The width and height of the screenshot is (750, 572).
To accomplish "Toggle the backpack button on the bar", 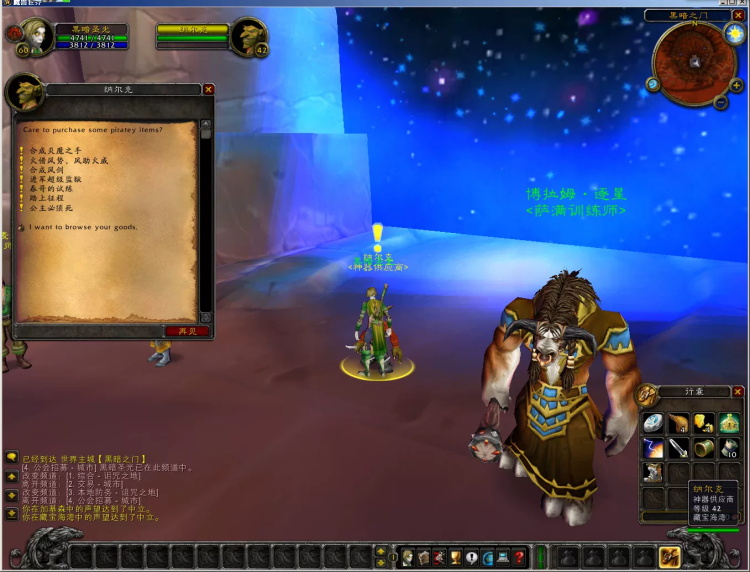I will (670, 557).
